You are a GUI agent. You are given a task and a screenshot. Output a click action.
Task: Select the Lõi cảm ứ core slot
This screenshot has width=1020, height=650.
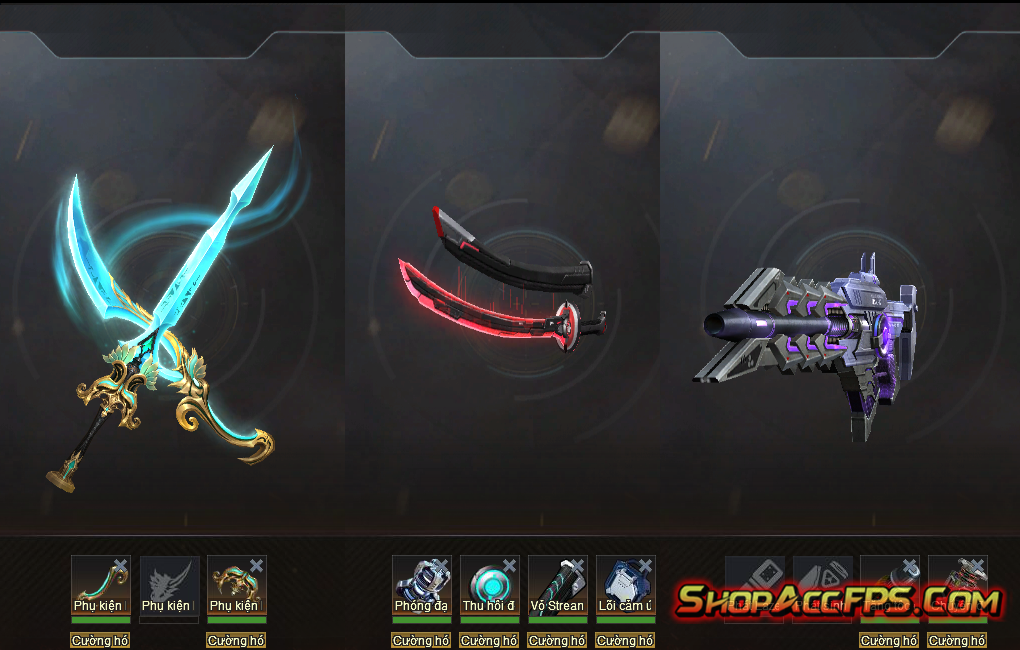coord(625,583)
